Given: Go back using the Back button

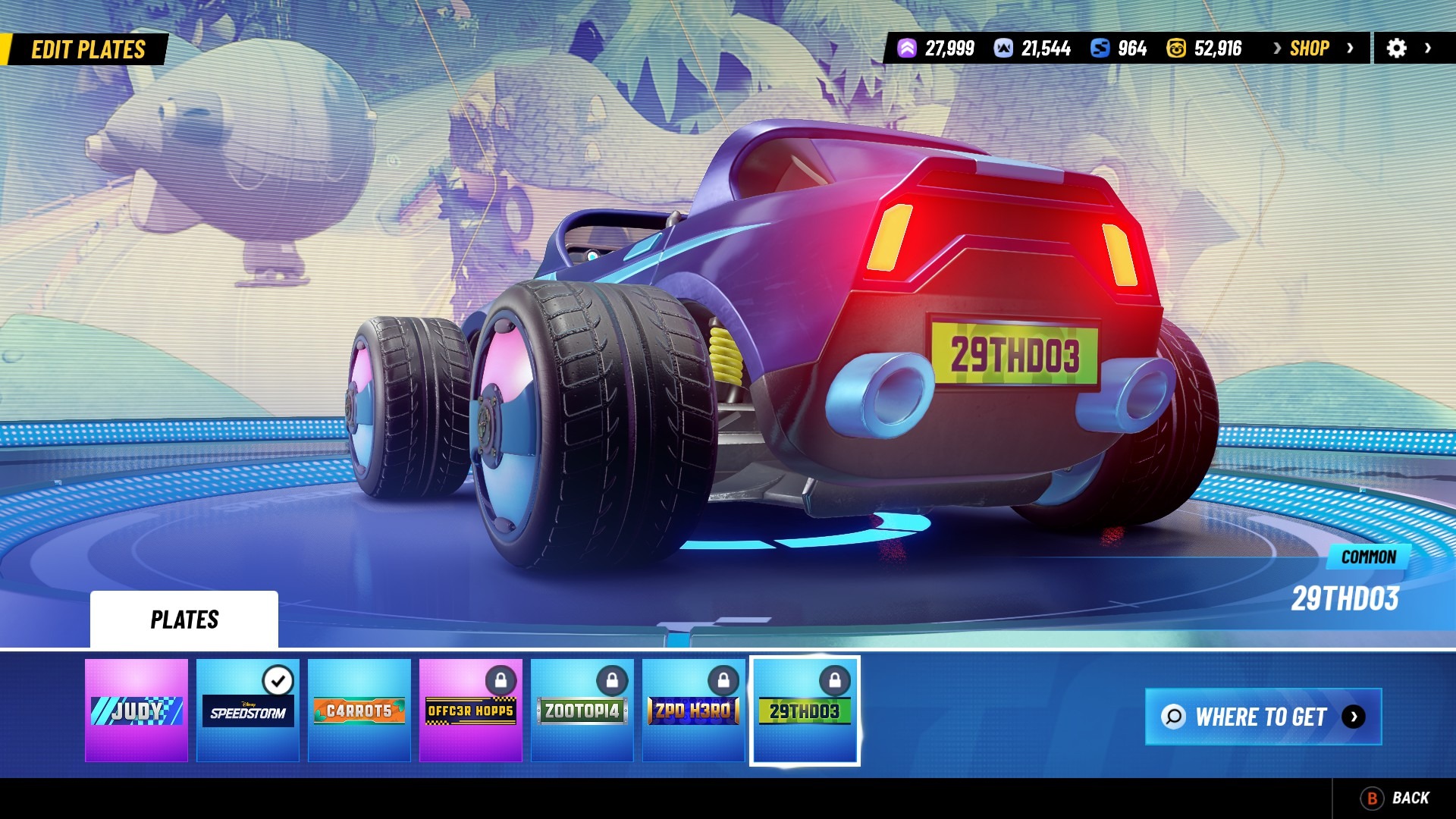Looking at the screenshot, I should tap(1395, 798).
